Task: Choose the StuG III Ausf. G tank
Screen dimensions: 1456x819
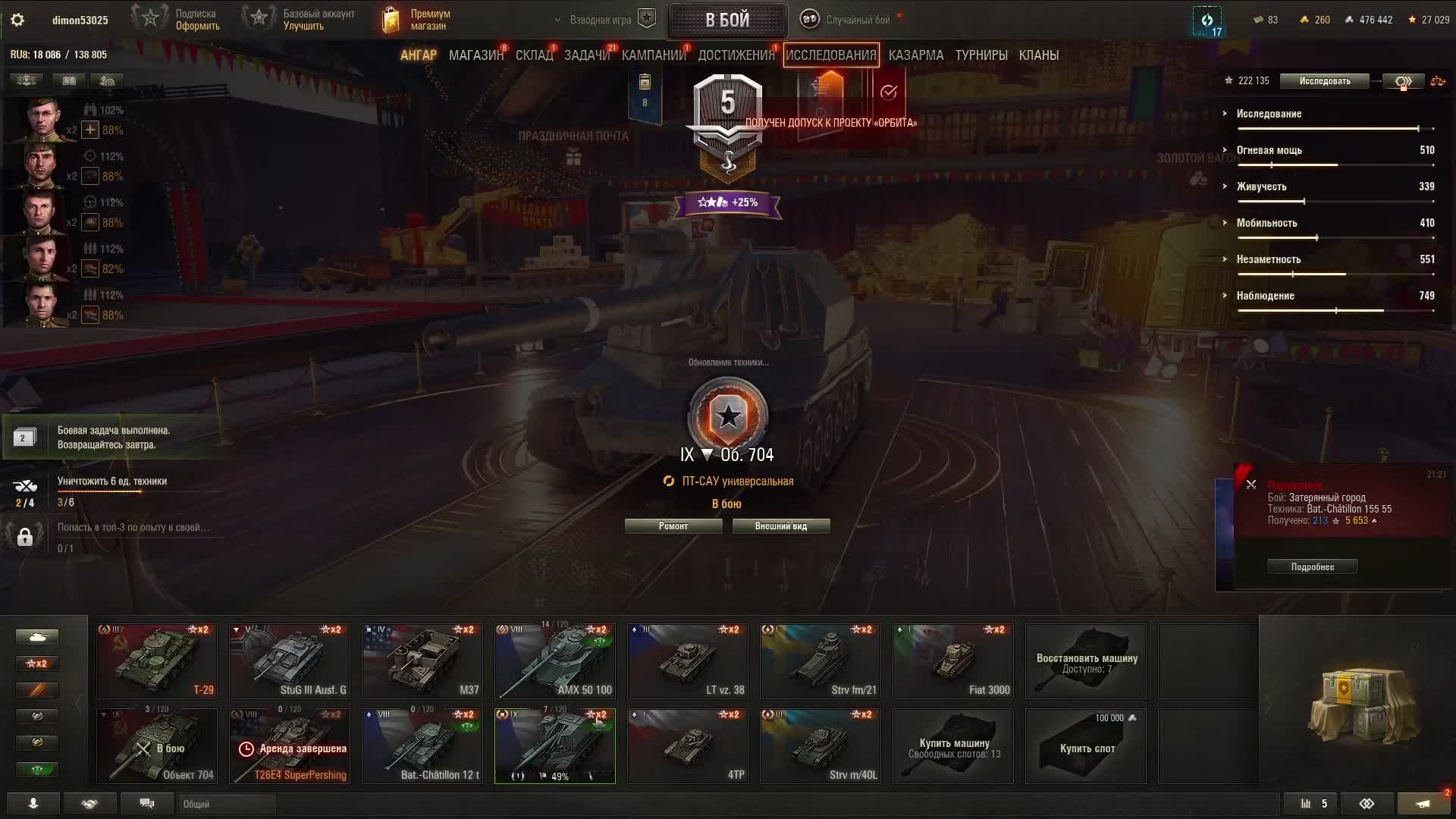Action: [290, 661]
